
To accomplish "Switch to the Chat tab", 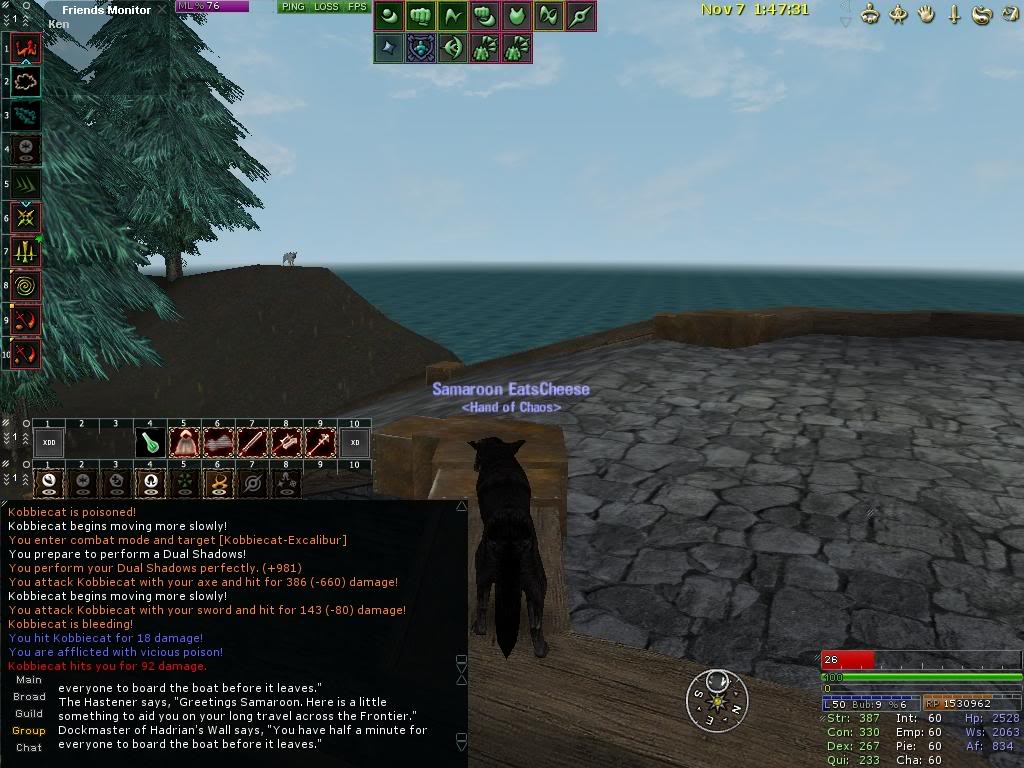I will (x=29, y=748).
